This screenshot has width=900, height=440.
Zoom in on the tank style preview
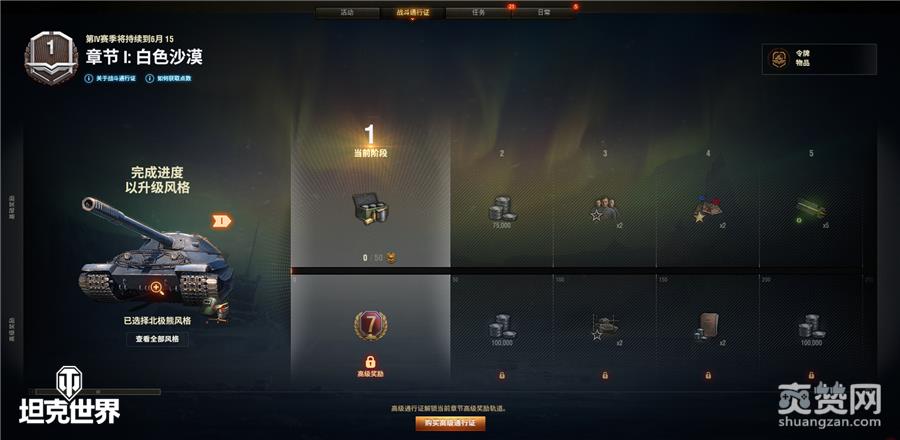[x=157, y=288]
